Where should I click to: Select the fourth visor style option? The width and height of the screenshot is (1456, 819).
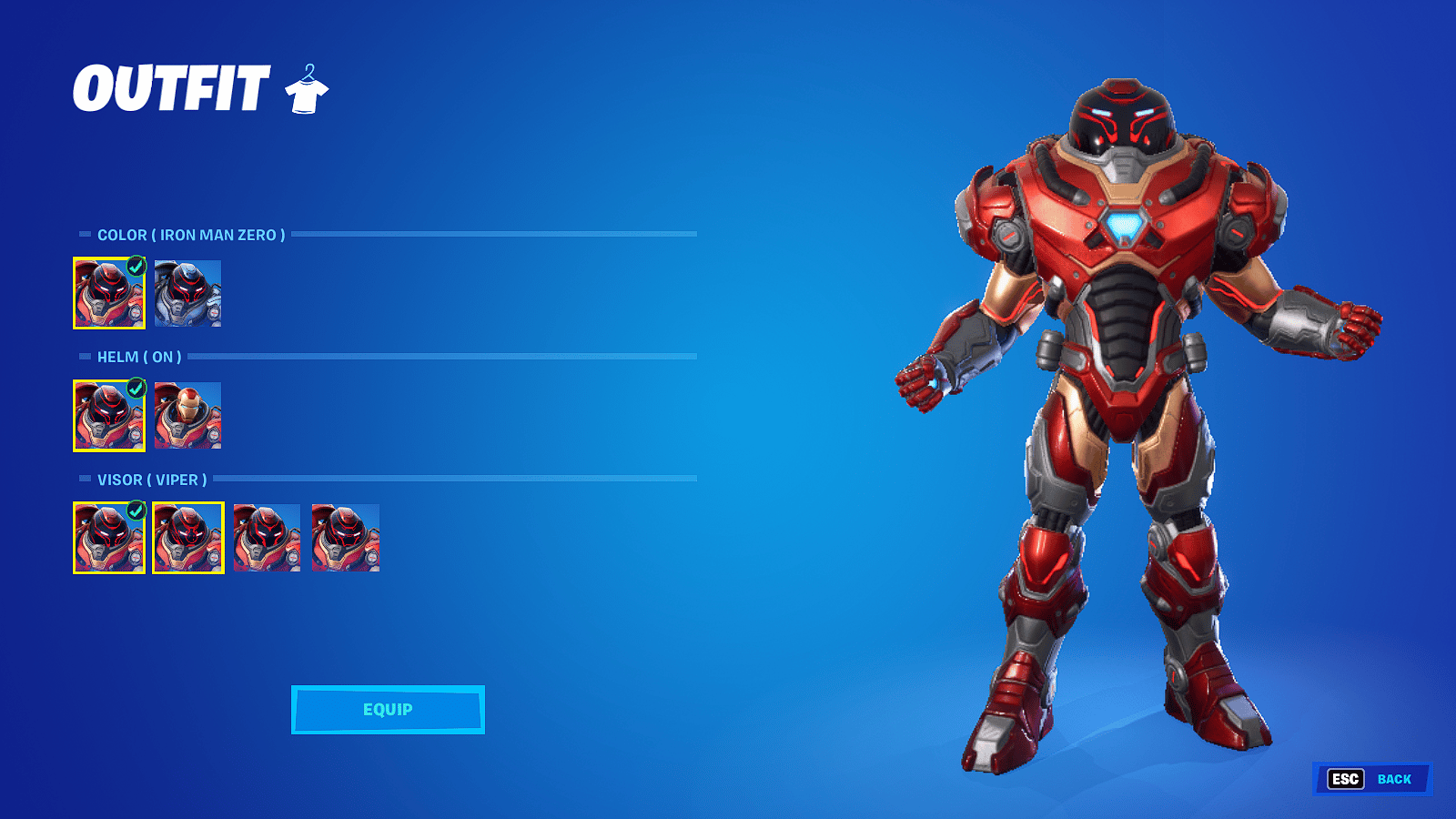coord(344,539)
